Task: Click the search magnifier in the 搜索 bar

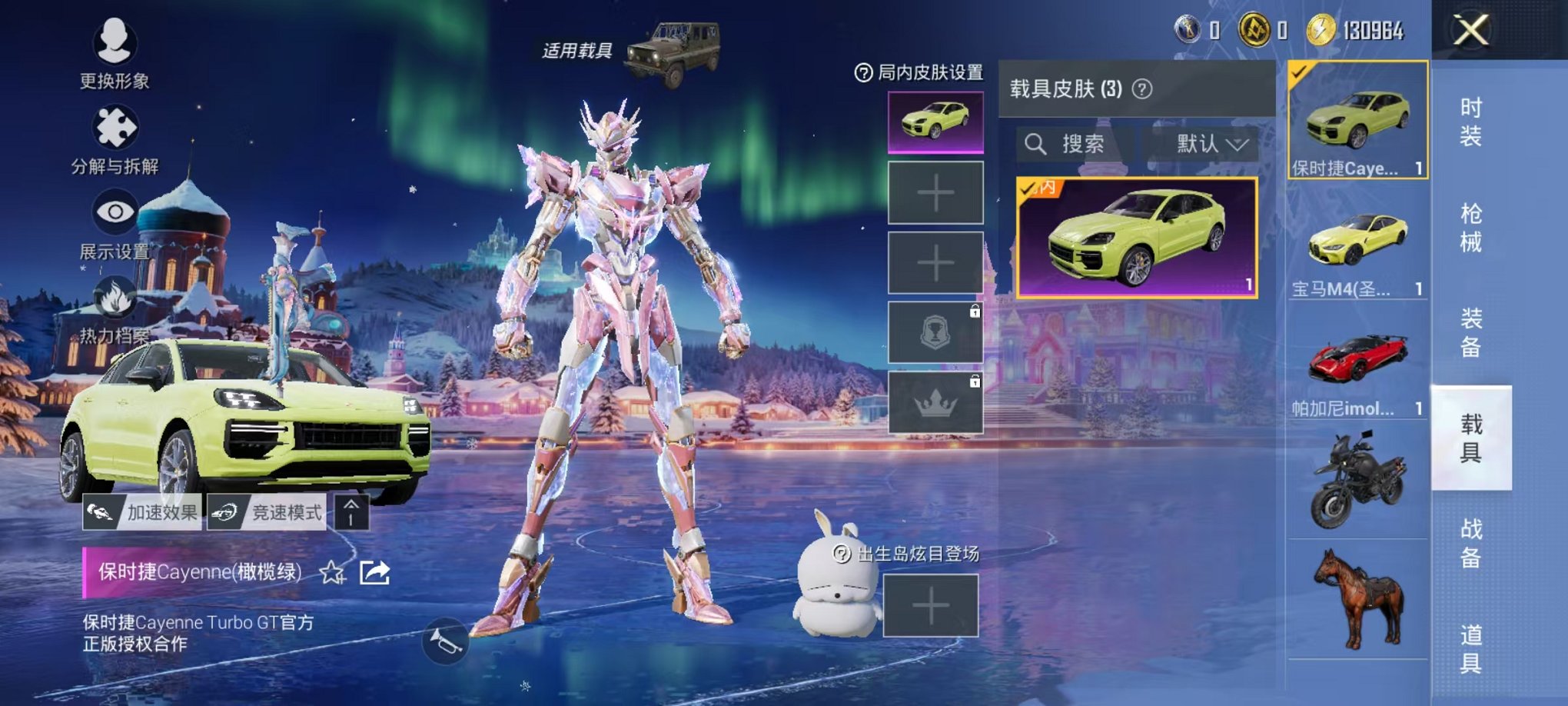Action: [x=1037, y=145]
